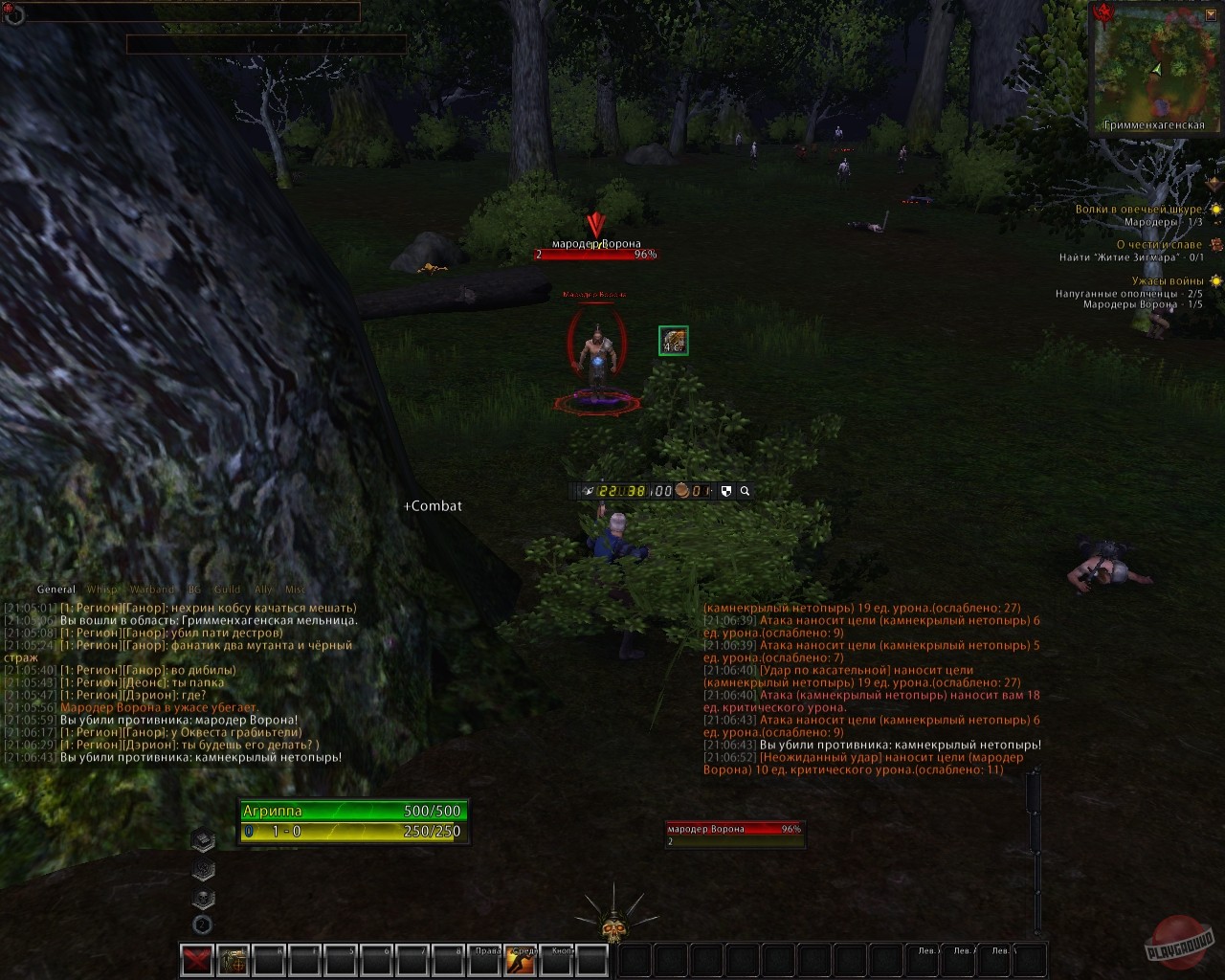Click the shield icon in the status bar

click(x=727, y=490)
